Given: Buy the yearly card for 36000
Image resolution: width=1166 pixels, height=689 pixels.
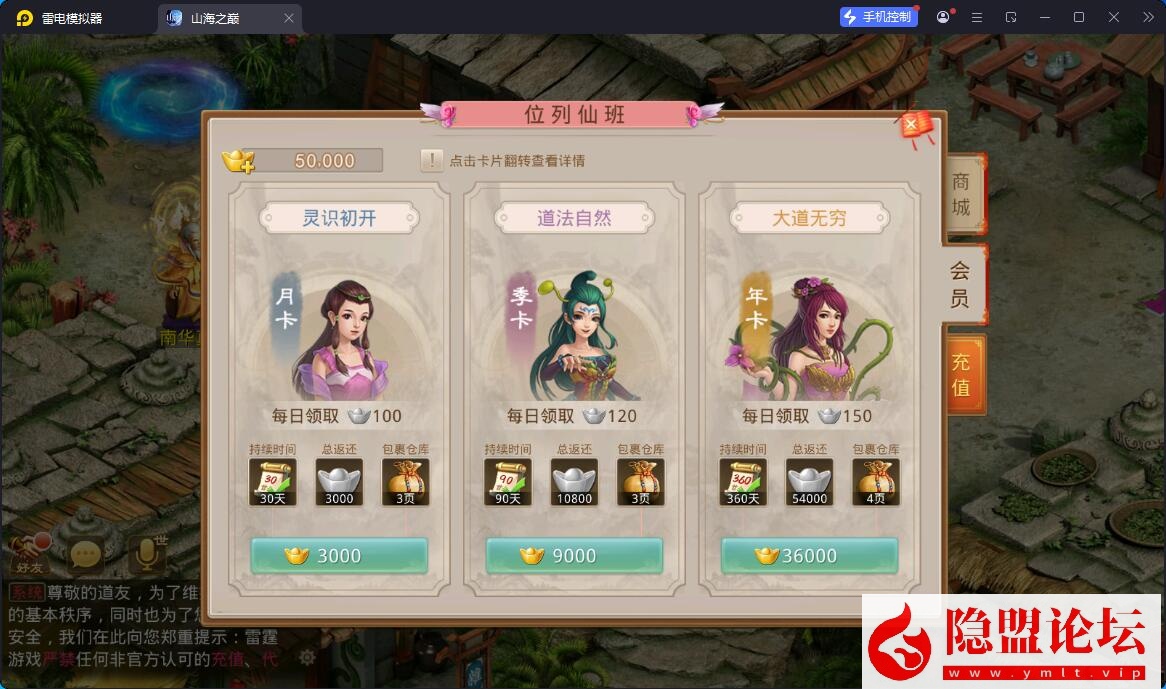Looking at the screenshot, I should [809, 556].
